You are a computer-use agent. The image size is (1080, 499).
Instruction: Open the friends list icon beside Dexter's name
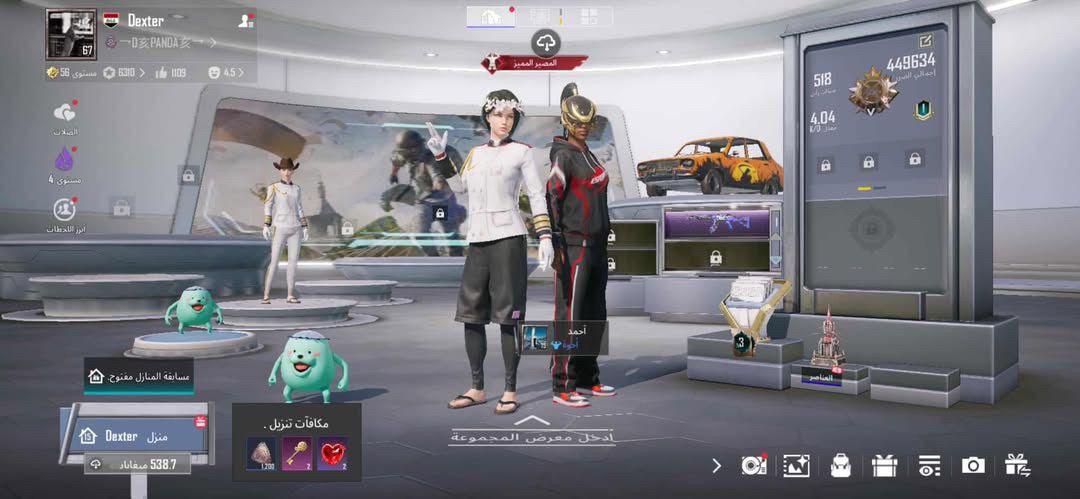pos(245,20)
